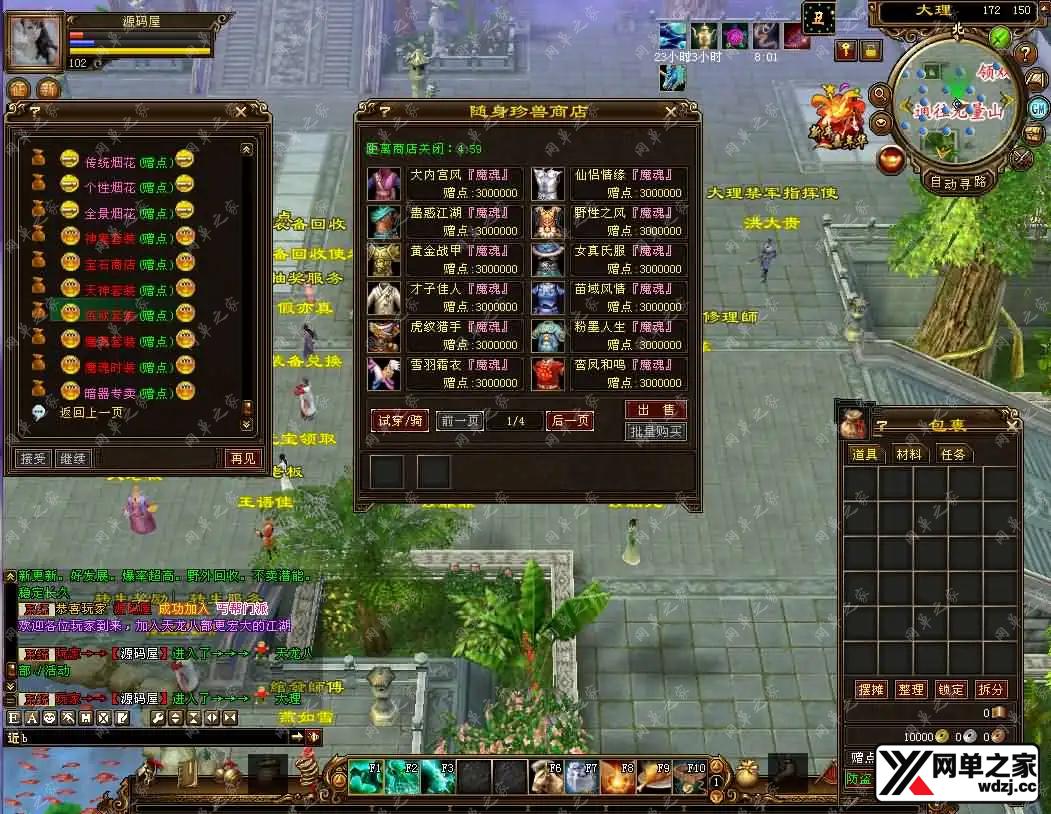Open 批量购买 bulk purchase
The height and width of the screenshot is (814, 1051).
[656, 432]
